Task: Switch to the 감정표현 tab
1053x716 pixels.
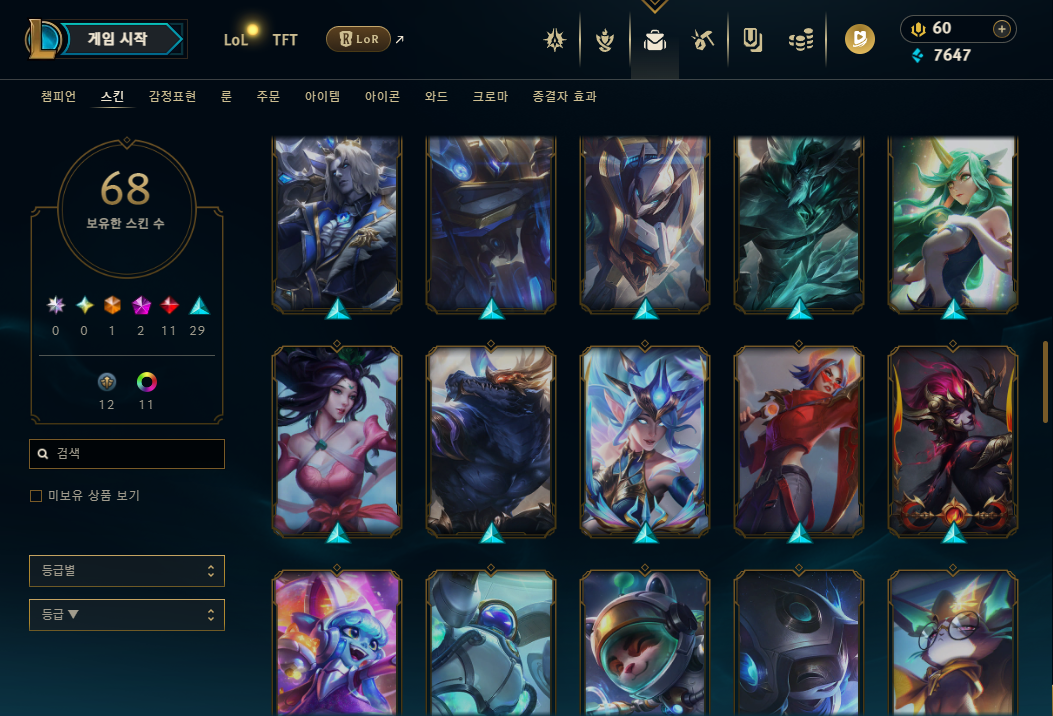Action: tap(172, 97)
